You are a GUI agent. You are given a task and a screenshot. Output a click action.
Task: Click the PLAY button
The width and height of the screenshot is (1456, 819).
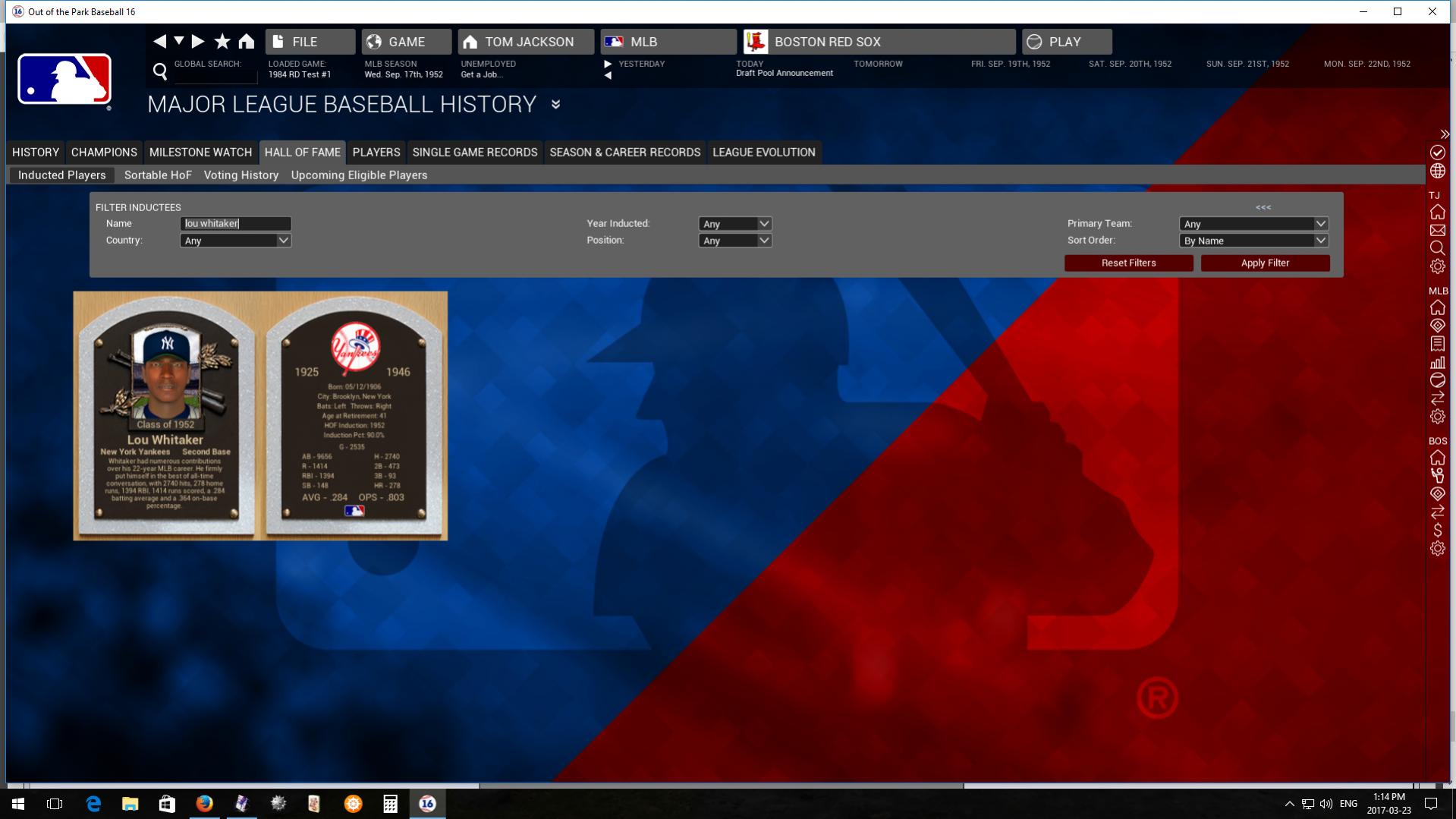pyautogui.click(x=1066, y=42)
